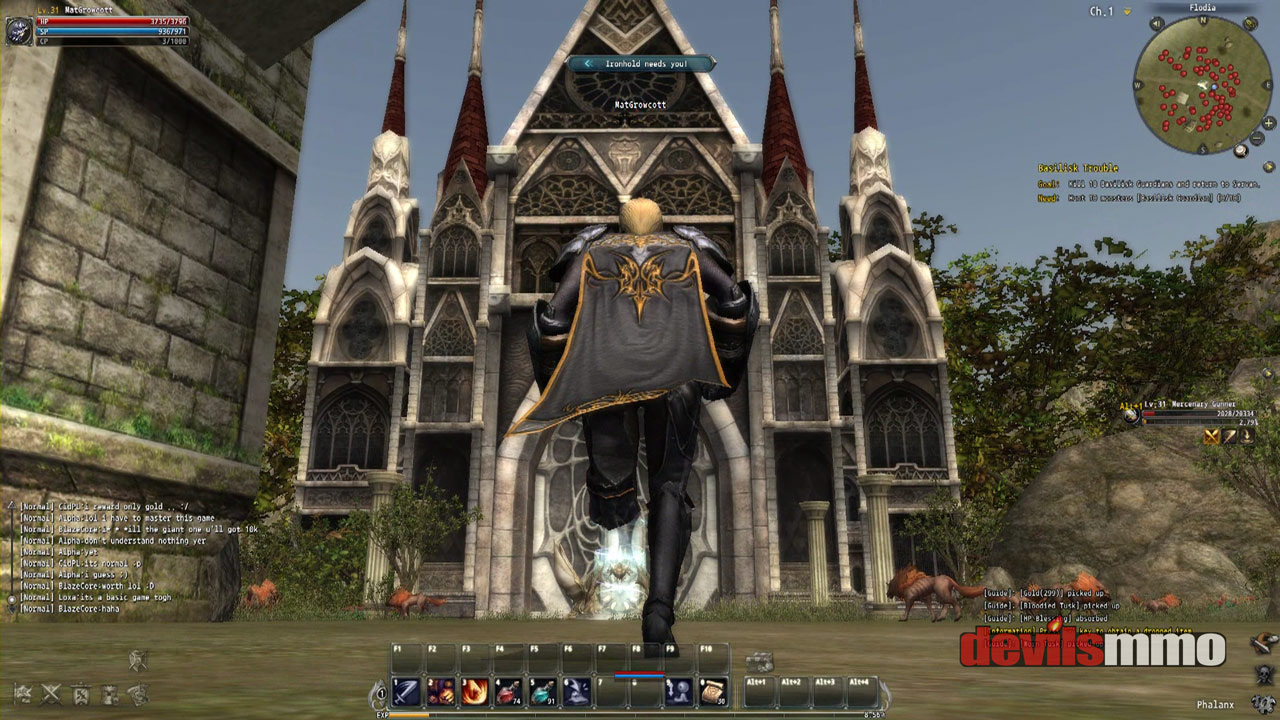Activate the hotbar skill in slot 9
1280x720 pixels.
click(678, 691)
